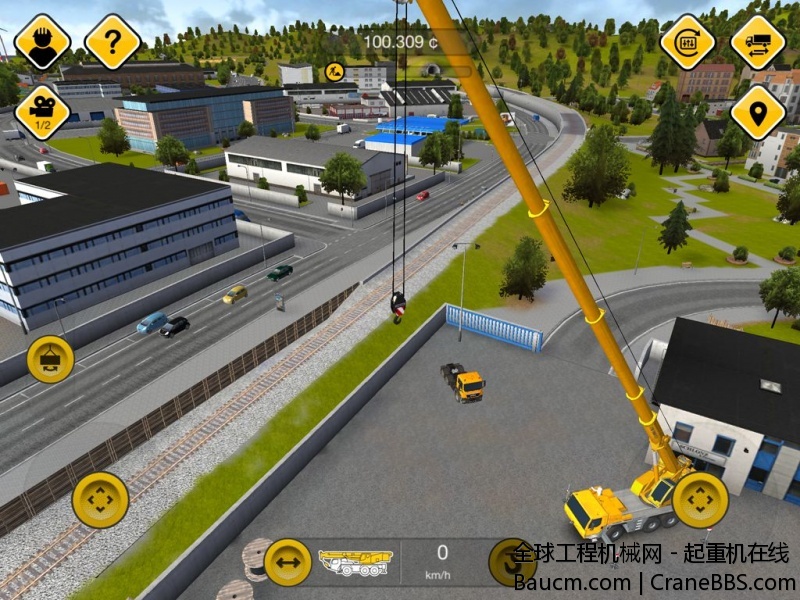Activate the circular-arrows reset icon
The width and height of the screenshot is (800, 600).
688,42
